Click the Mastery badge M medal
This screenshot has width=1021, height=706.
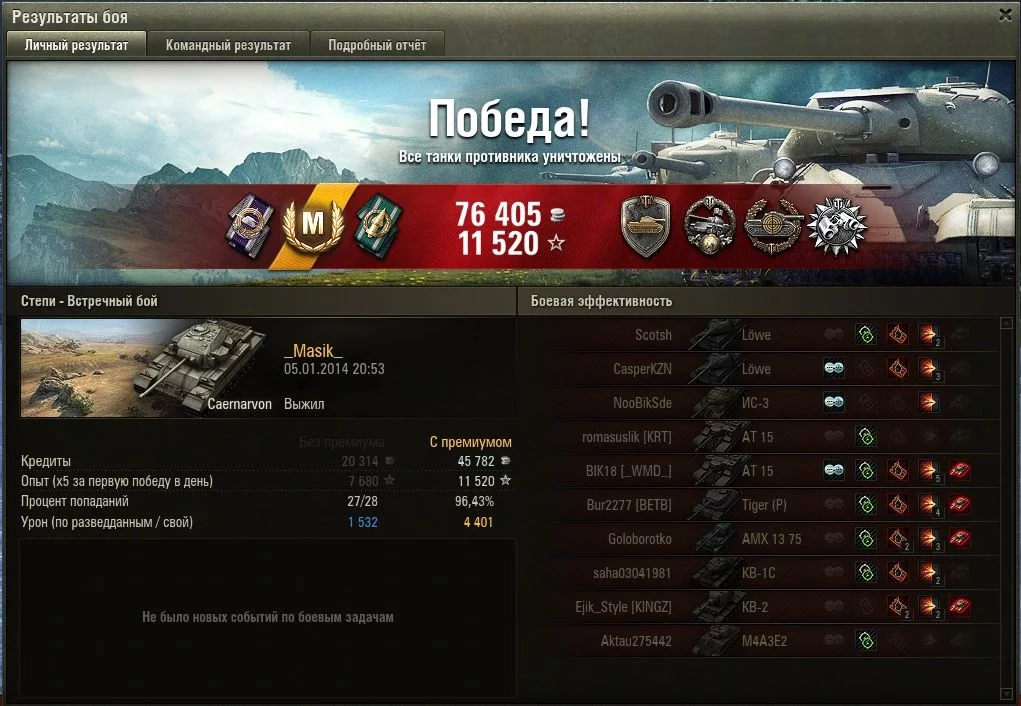(x=314, y=225)
